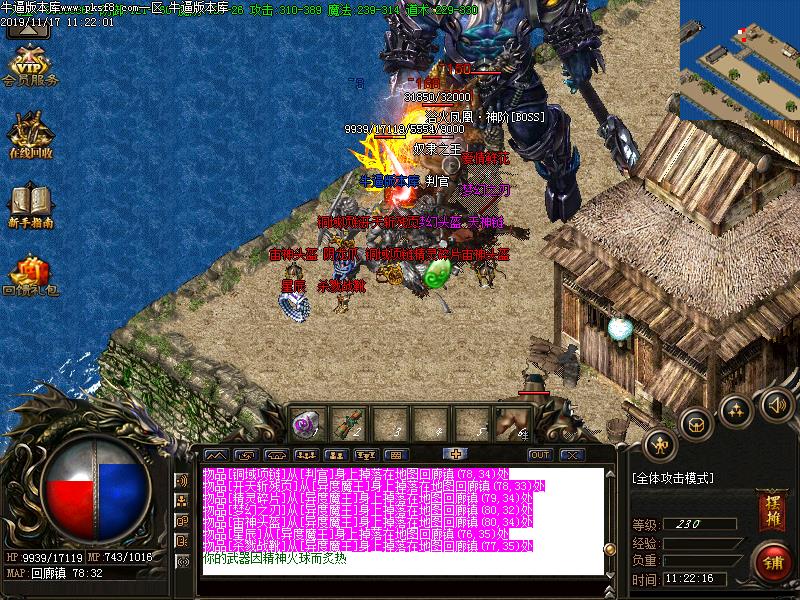
Task: Open the skills three-star round button
Action: (736, 409)
